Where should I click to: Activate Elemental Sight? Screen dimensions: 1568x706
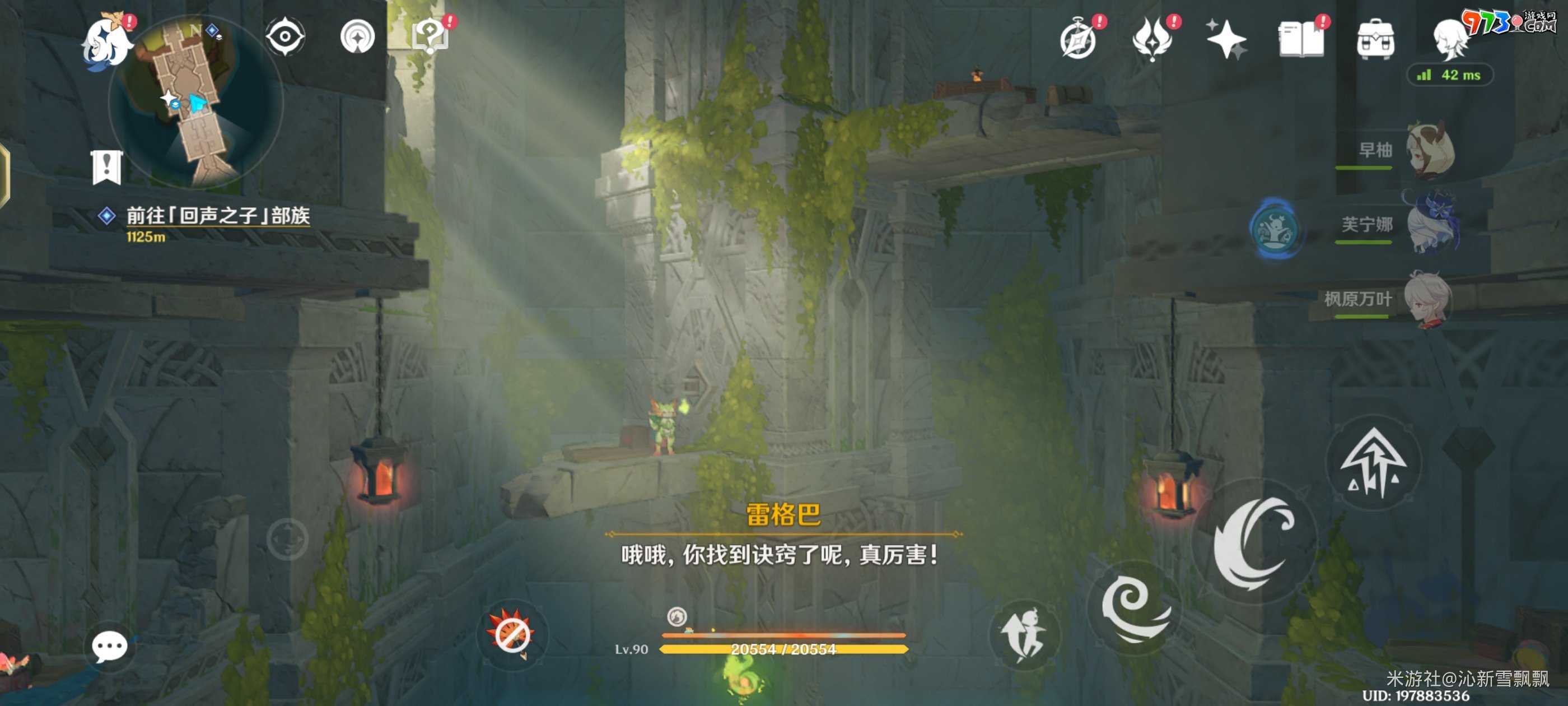284,35
